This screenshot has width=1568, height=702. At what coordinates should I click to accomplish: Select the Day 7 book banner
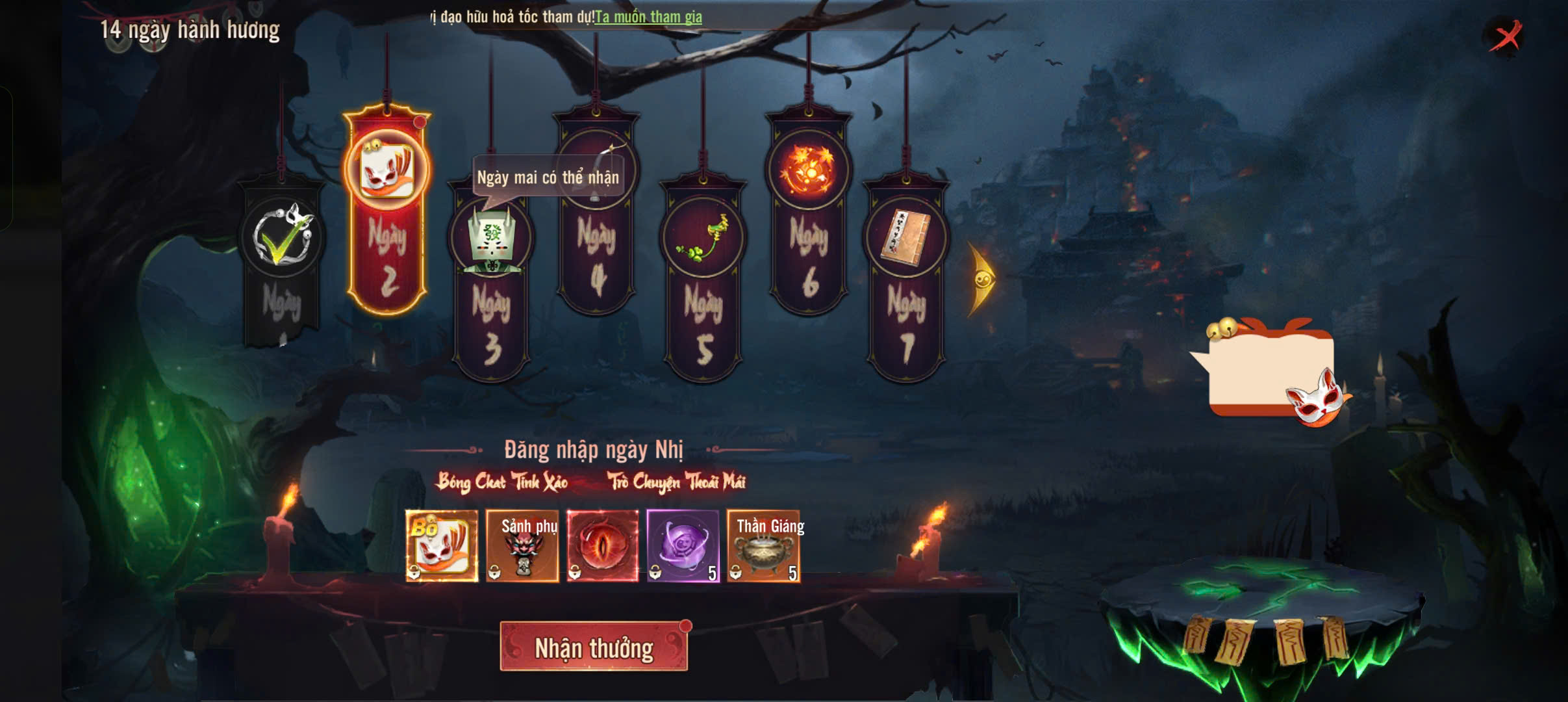(x=906, y=279)
